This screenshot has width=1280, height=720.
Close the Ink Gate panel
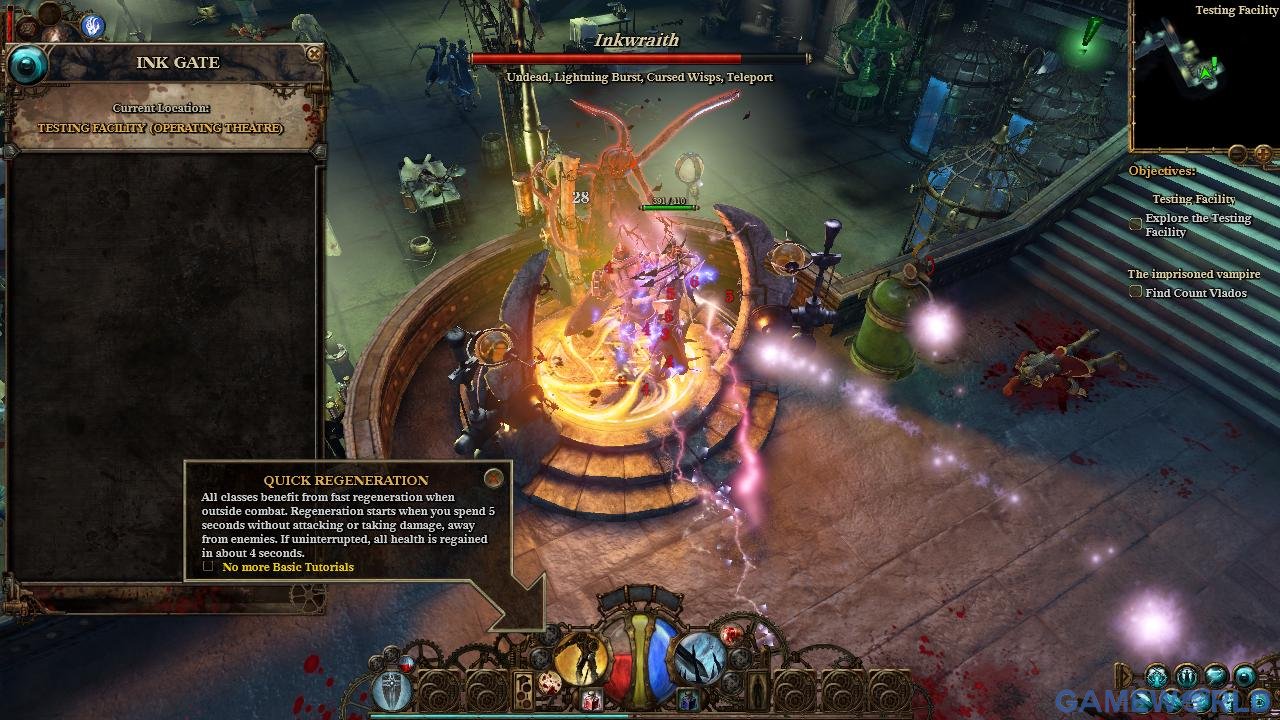[314, 54]
